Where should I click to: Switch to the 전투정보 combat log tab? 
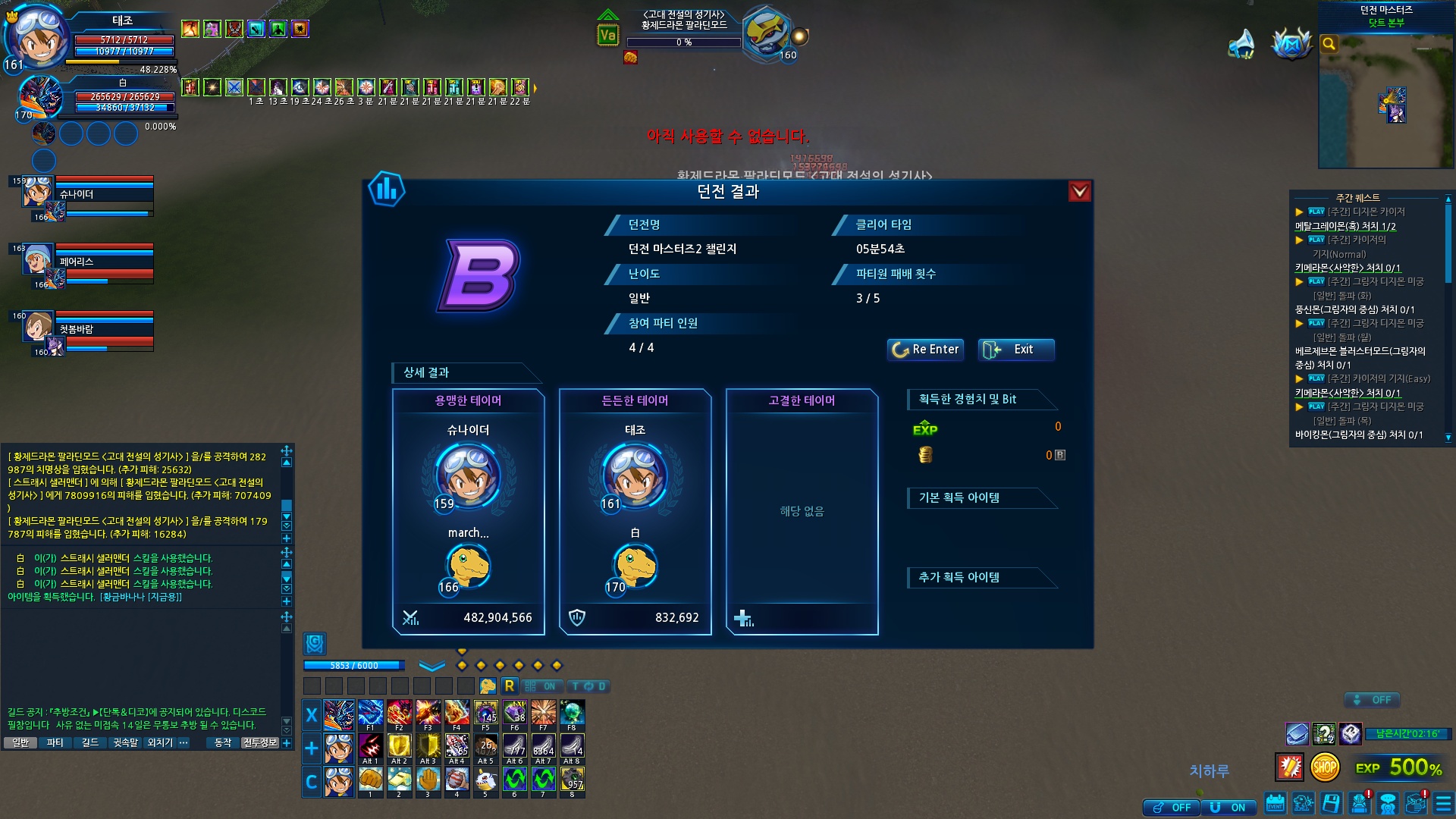coord(259,743)
